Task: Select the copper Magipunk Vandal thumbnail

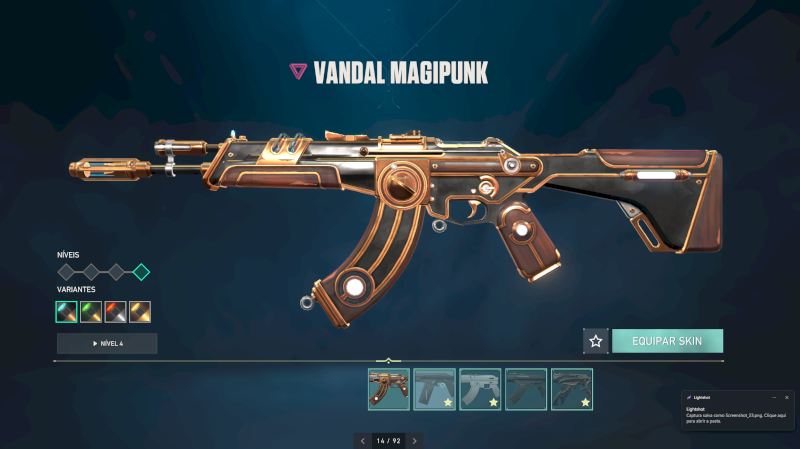Action: pyautogui.click(x=388, y=389)
